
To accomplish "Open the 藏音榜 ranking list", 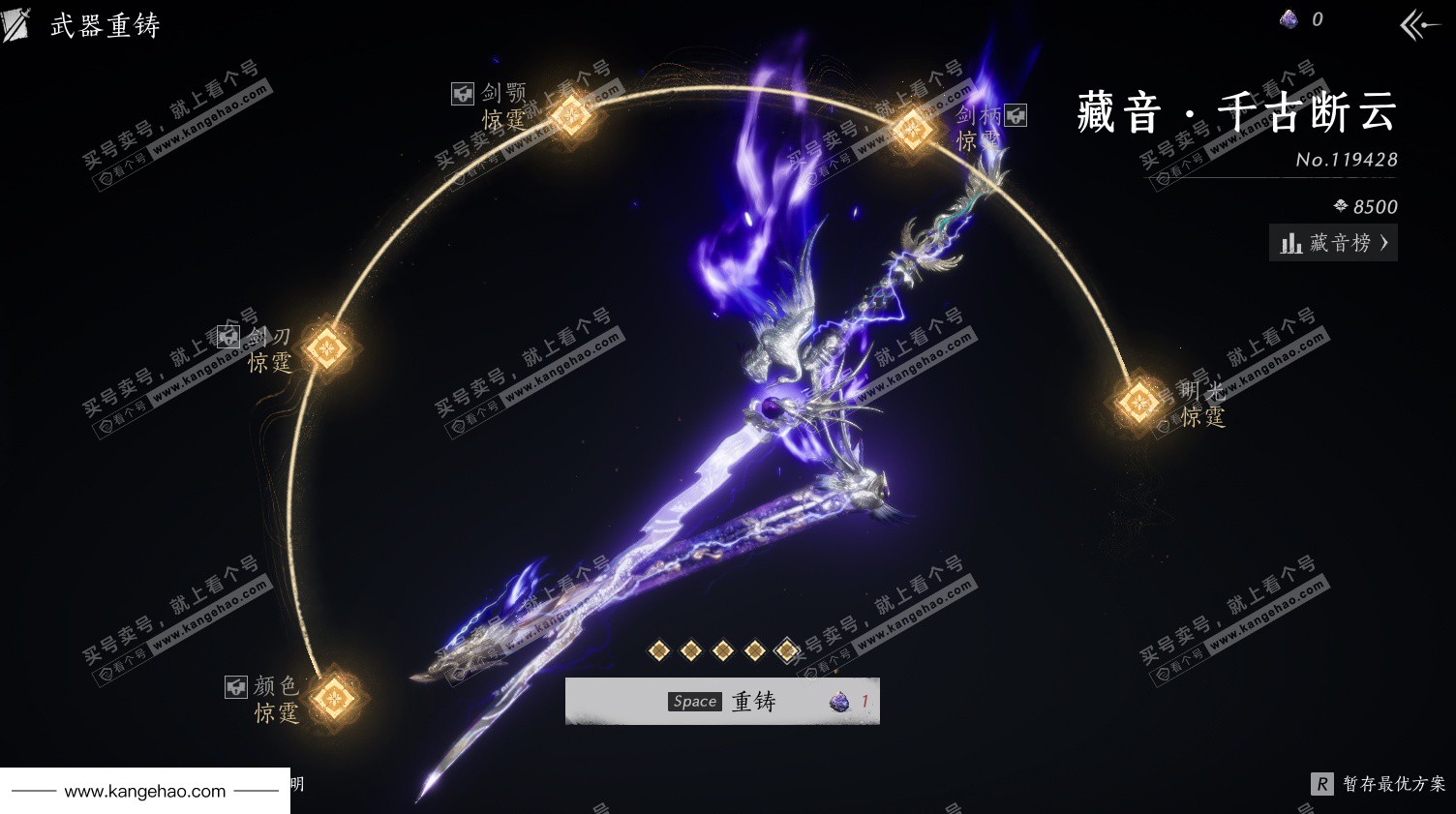I will (x=1333, y=243).
